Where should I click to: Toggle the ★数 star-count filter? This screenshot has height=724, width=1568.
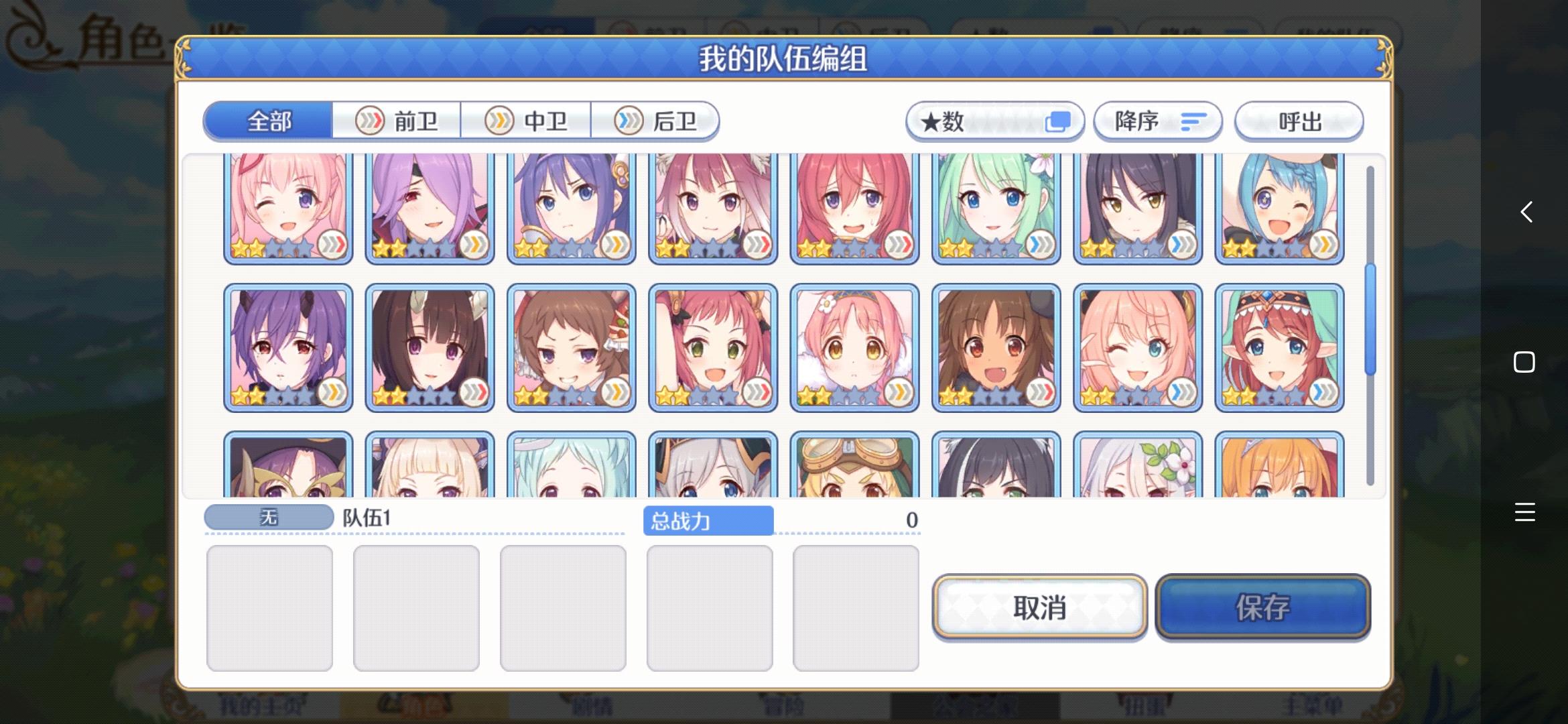coord(994,121)
